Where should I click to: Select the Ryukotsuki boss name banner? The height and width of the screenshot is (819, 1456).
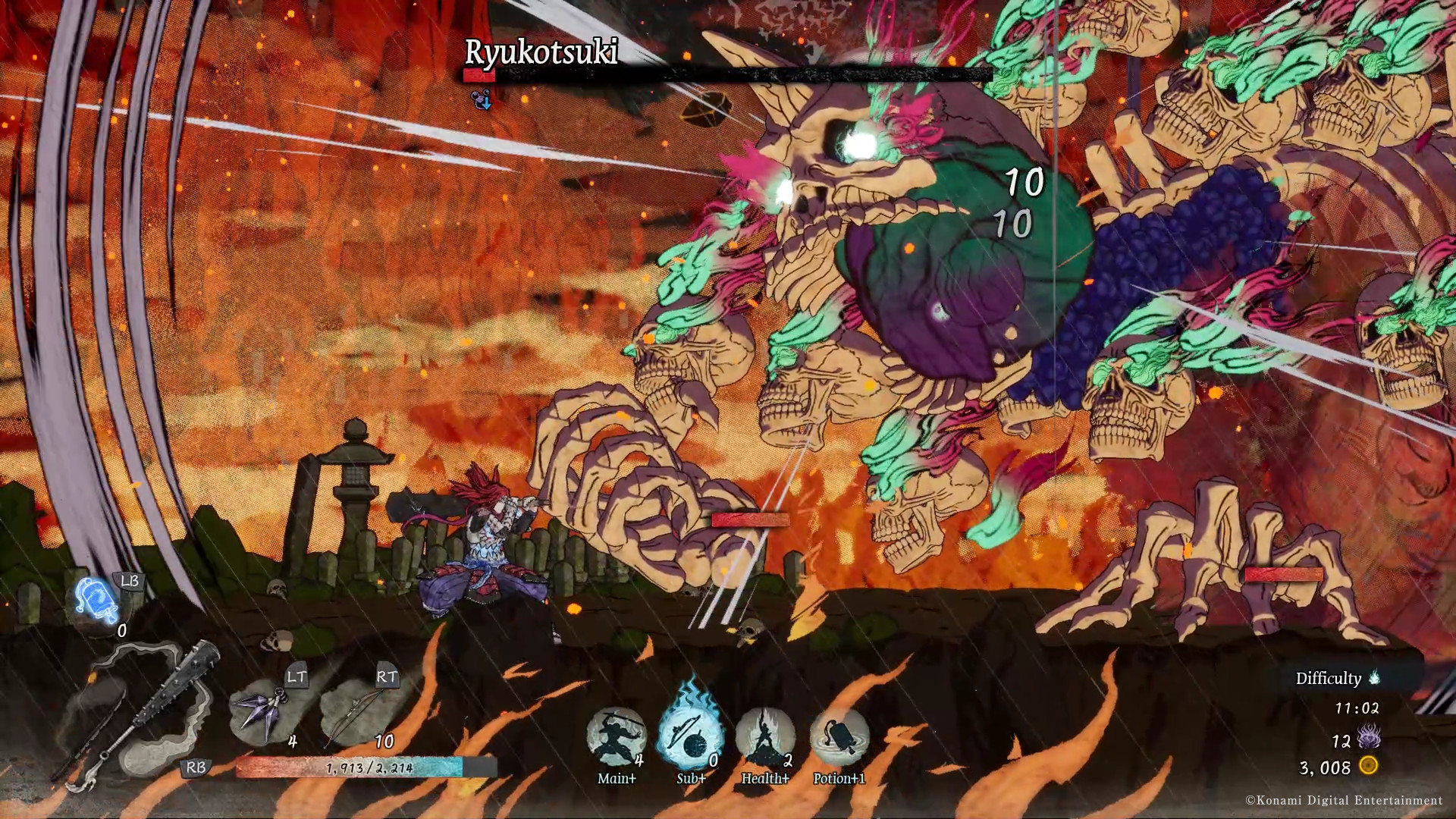point(541,53)
